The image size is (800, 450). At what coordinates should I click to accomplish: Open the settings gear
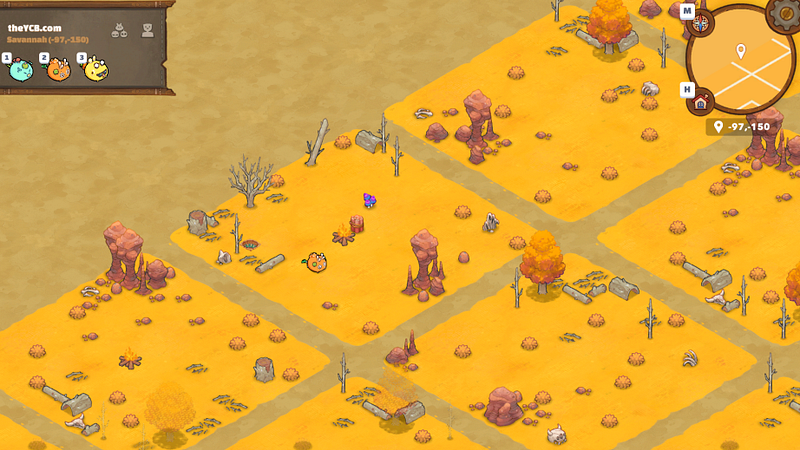click(785, 14)
